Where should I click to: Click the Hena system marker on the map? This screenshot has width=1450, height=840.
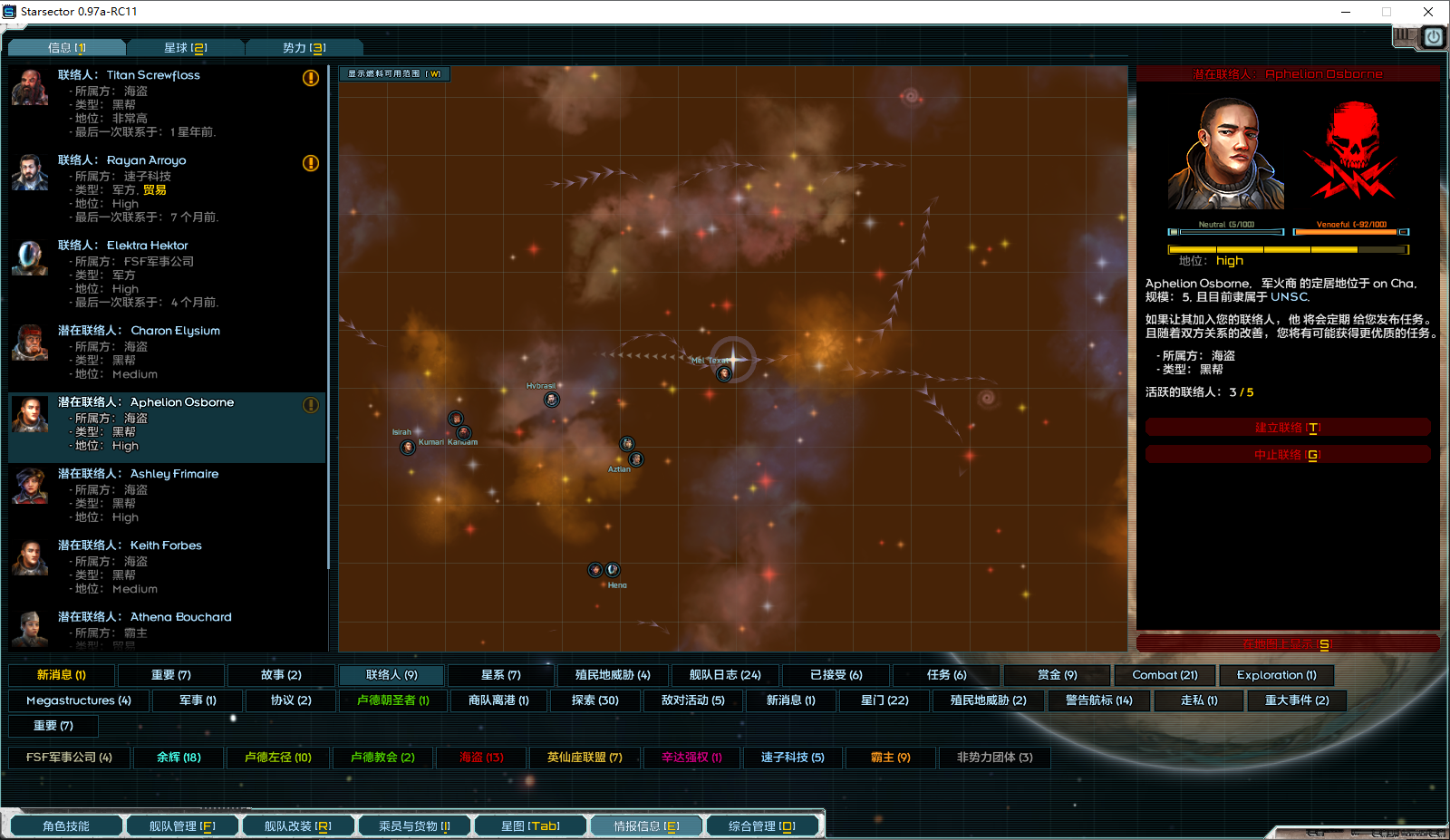[x=594, y=570]
